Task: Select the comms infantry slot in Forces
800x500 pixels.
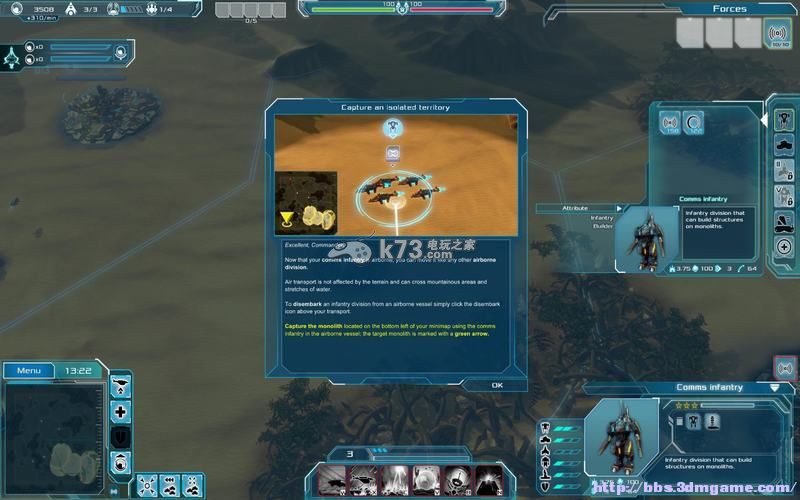Action: tap(776, 33)
